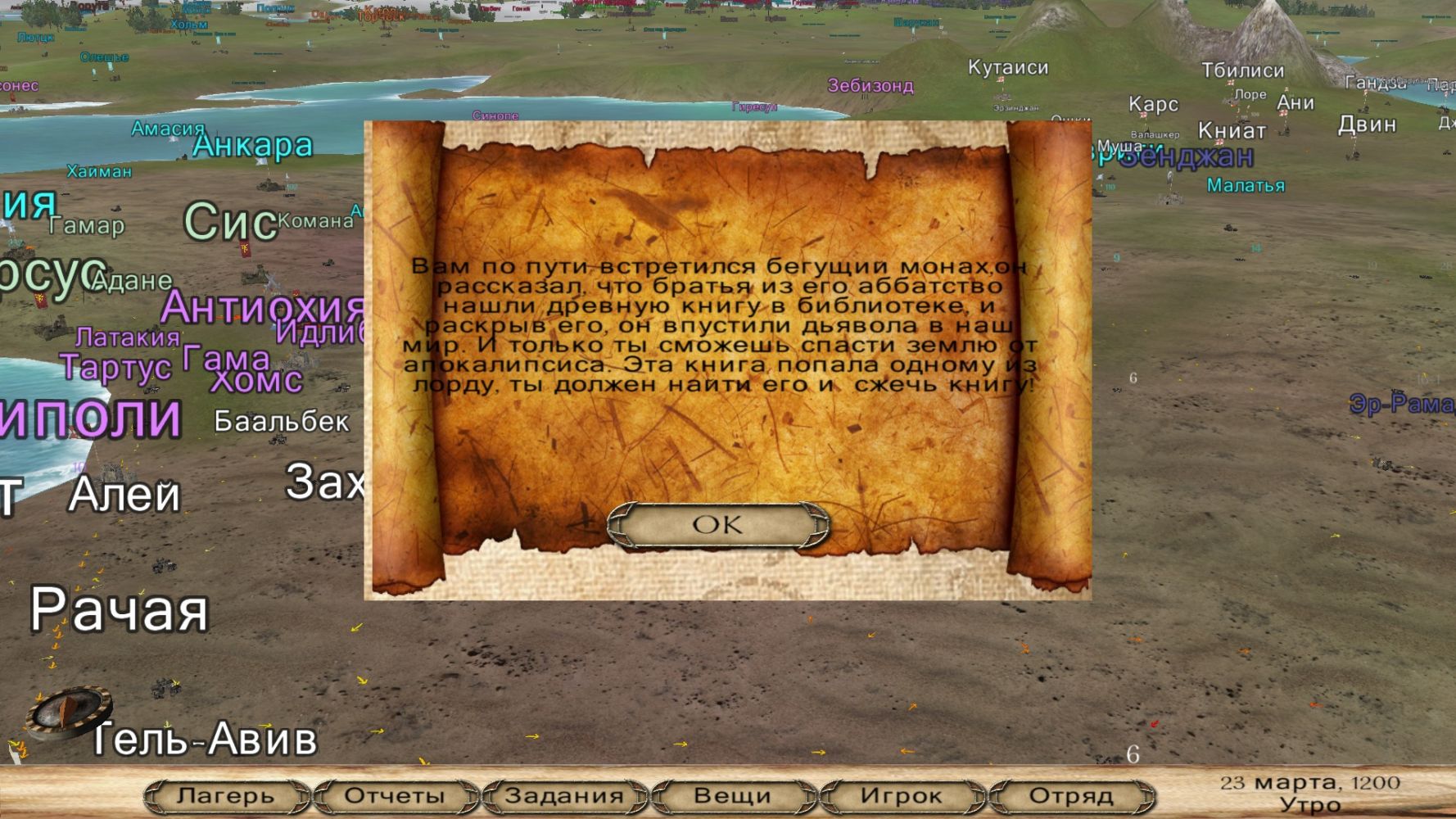Show the Задания quest log
Image resolution: width=1456 pixels, height=819 pixels.
click(x=564, y=795)
